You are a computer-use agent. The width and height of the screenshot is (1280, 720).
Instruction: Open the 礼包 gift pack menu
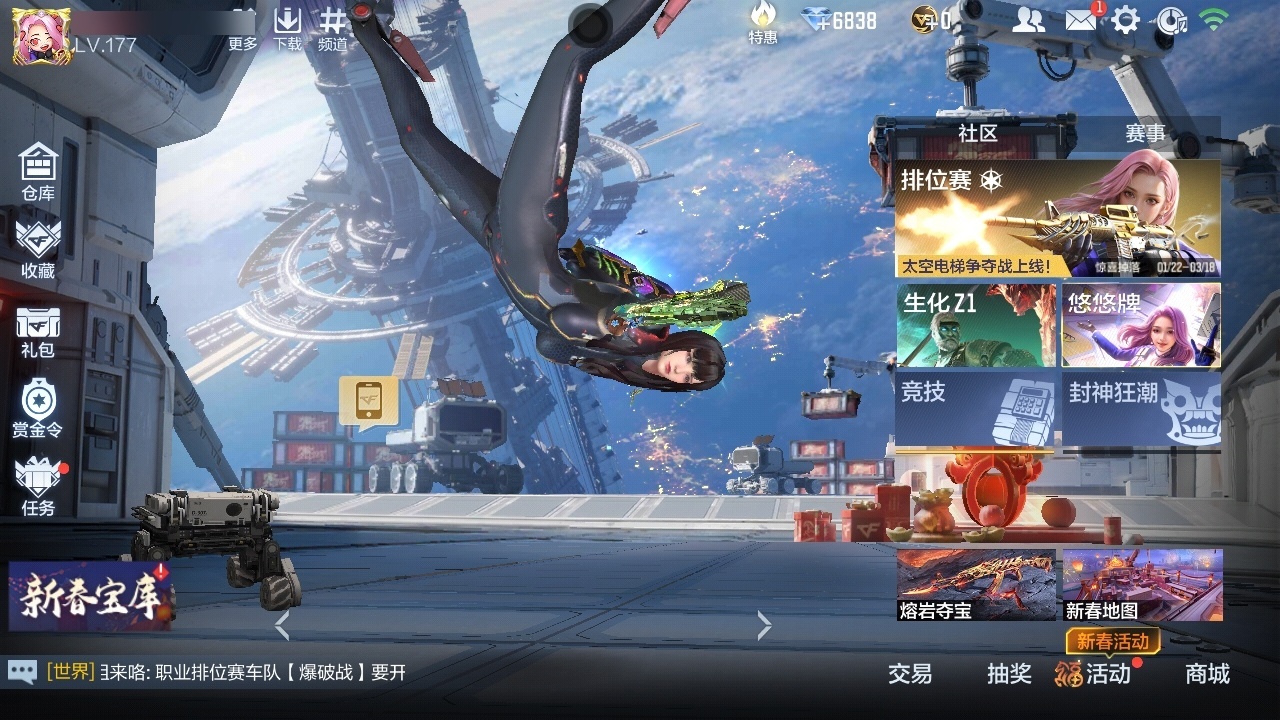[38, 331]
